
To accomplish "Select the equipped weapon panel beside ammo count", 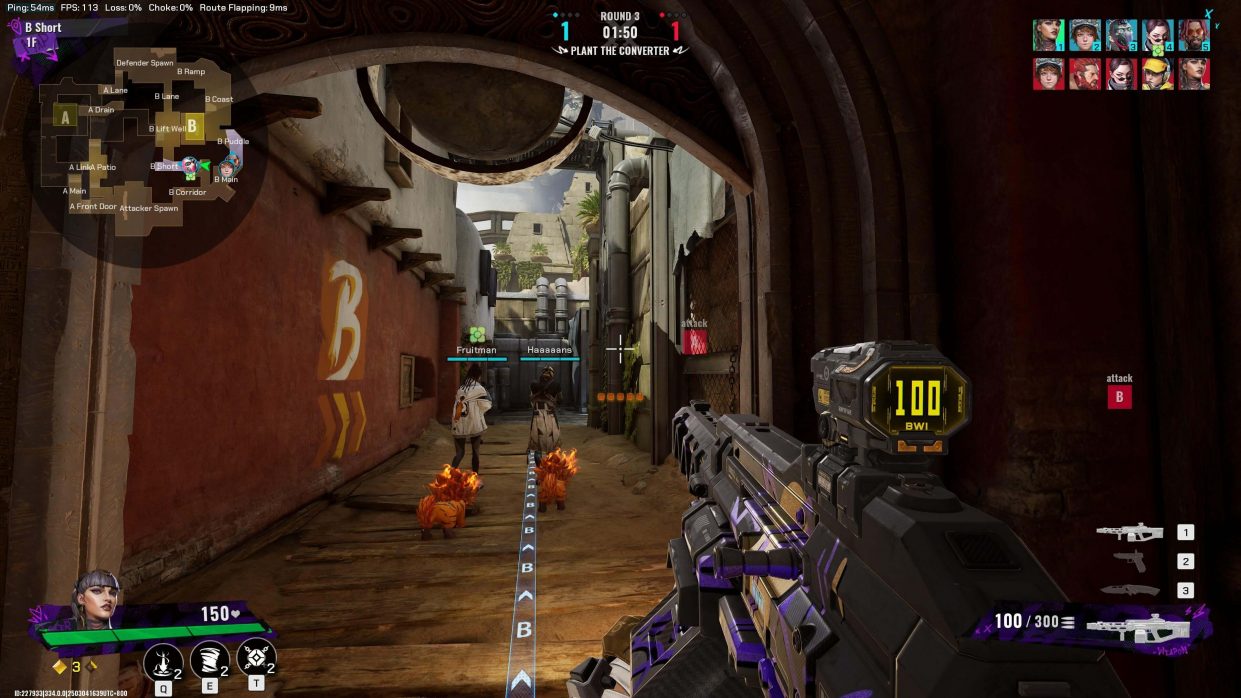I will point(1137,626).
